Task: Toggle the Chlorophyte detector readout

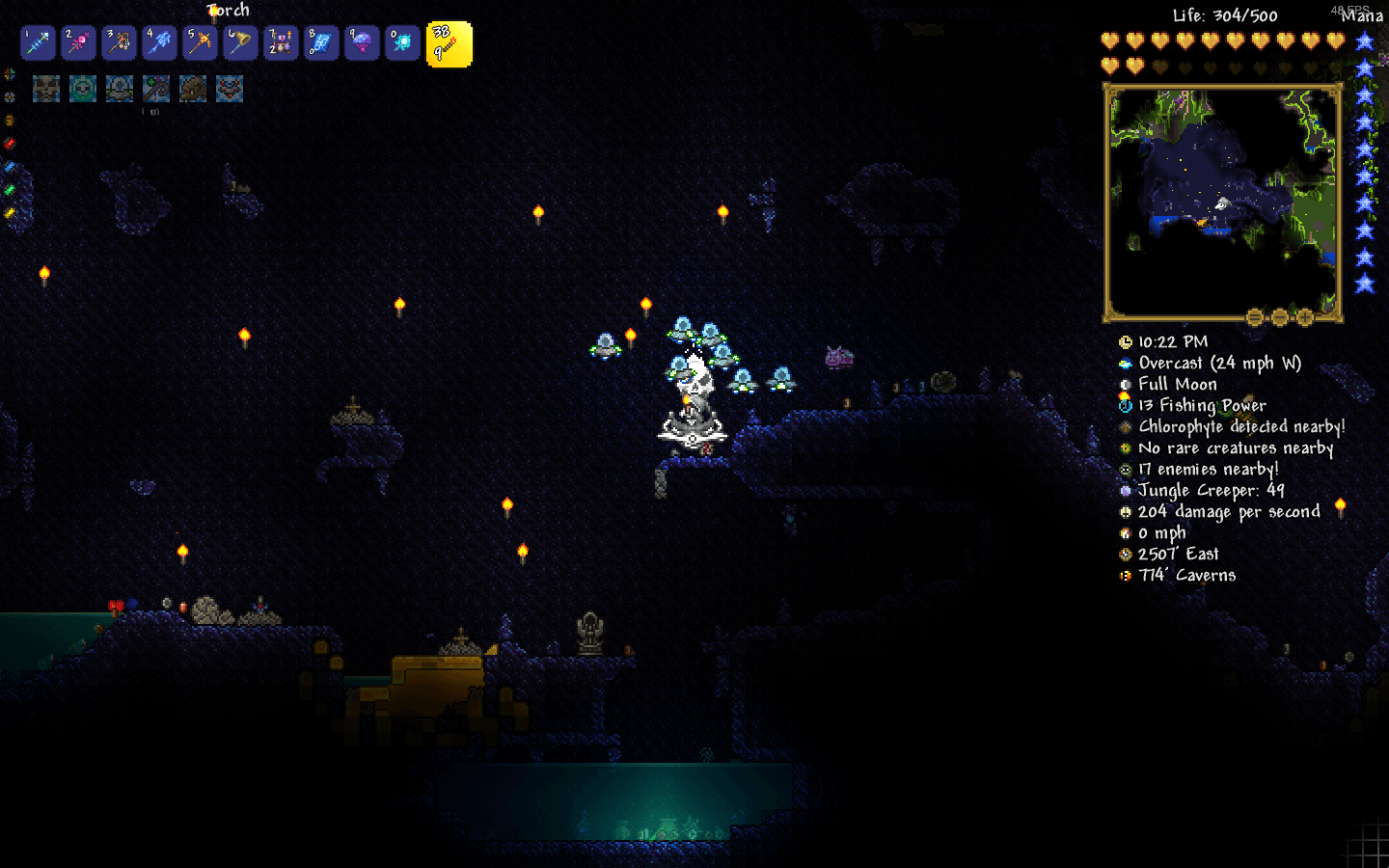Action: pyautogui.click(x=1125, y=426)
